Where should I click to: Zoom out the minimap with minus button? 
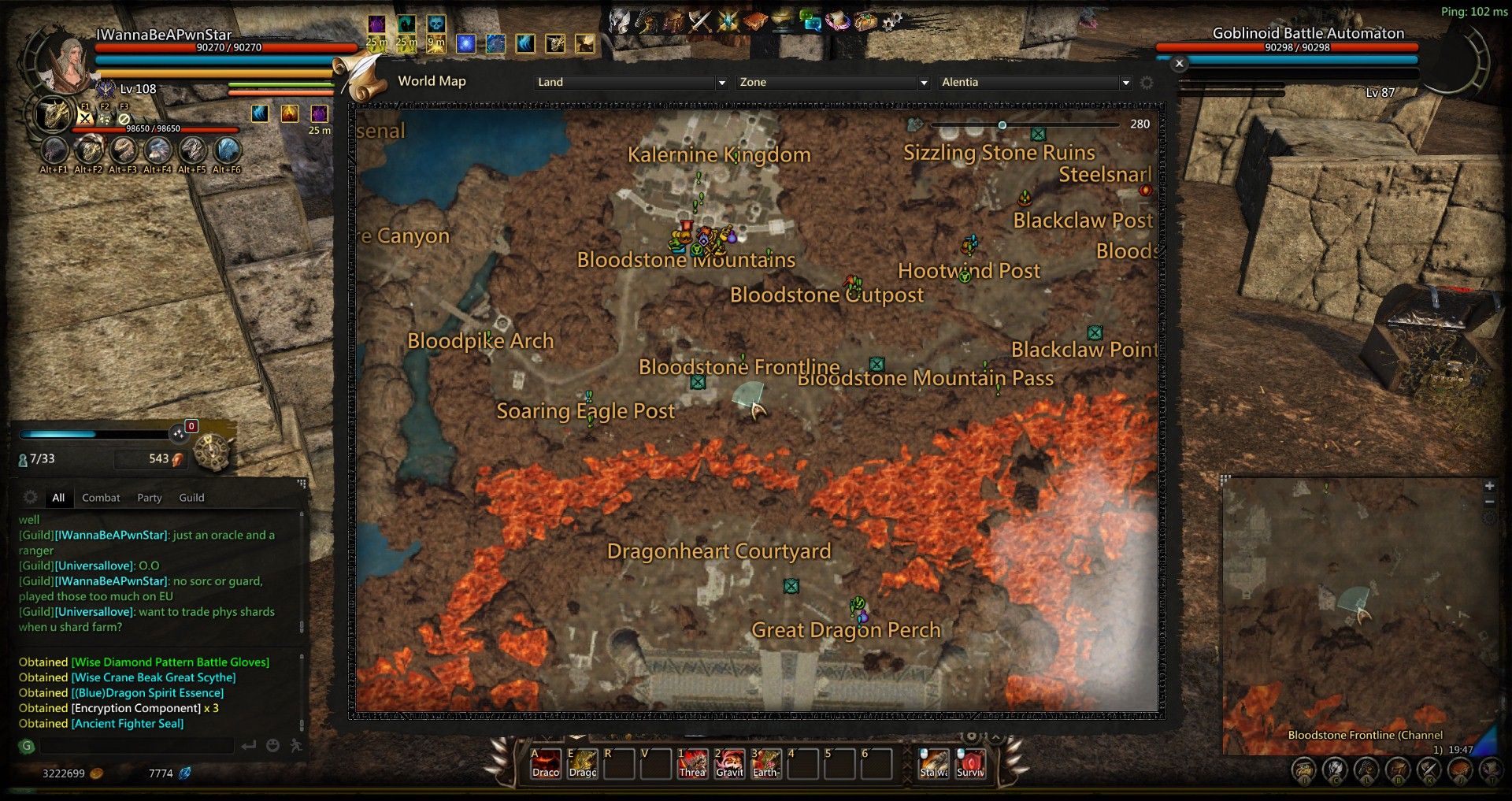coord(1489,502)
